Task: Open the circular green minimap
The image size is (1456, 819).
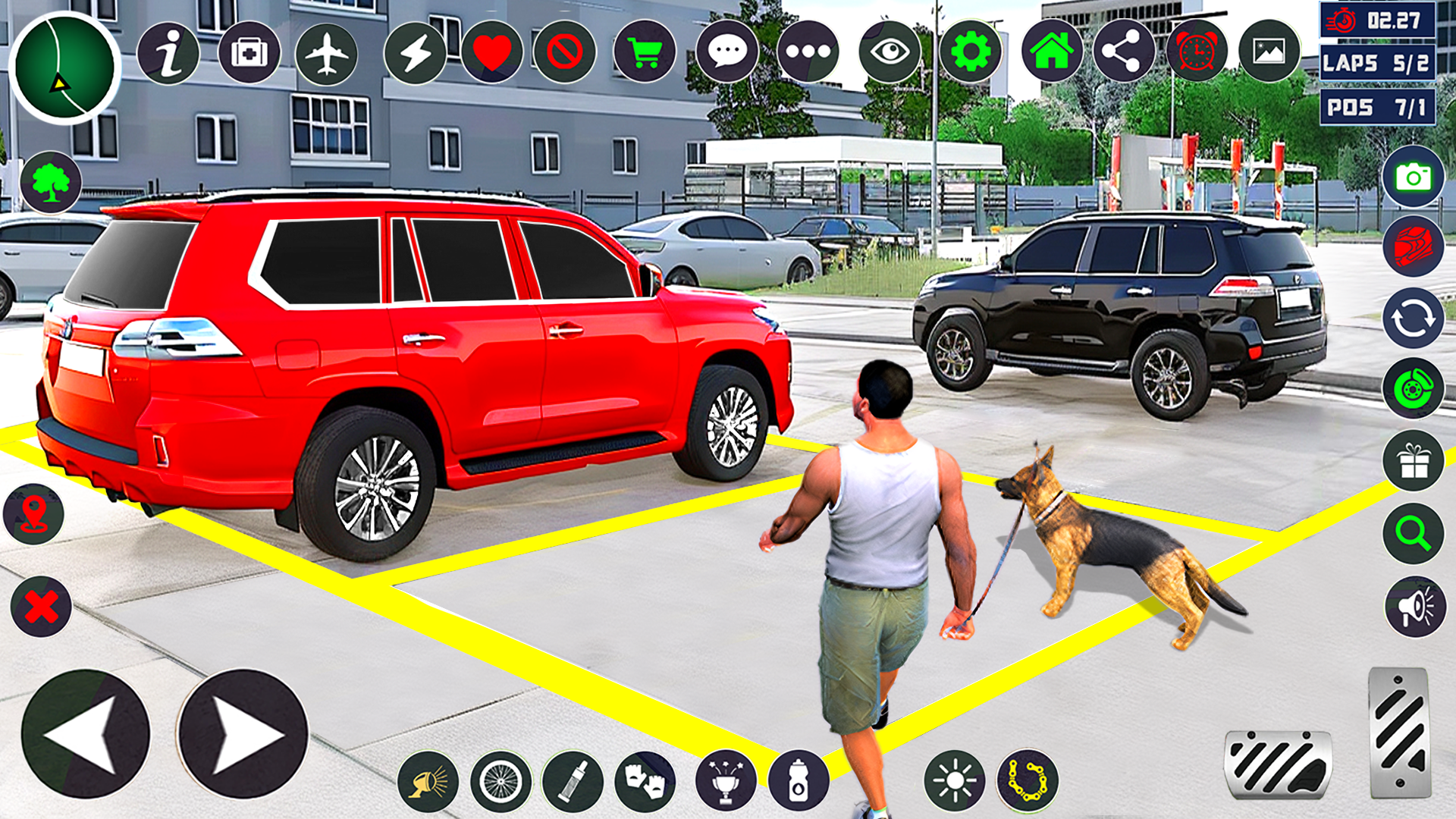Action: (65, 67)
